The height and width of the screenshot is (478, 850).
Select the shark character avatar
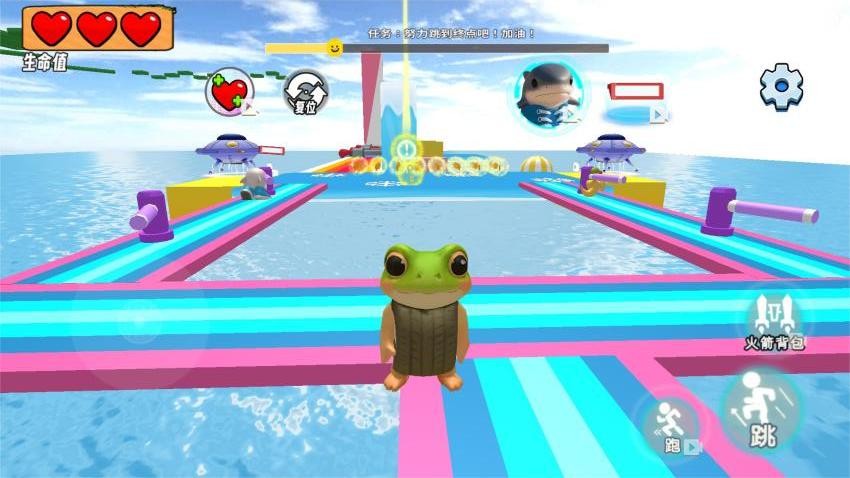pos(550,94)
